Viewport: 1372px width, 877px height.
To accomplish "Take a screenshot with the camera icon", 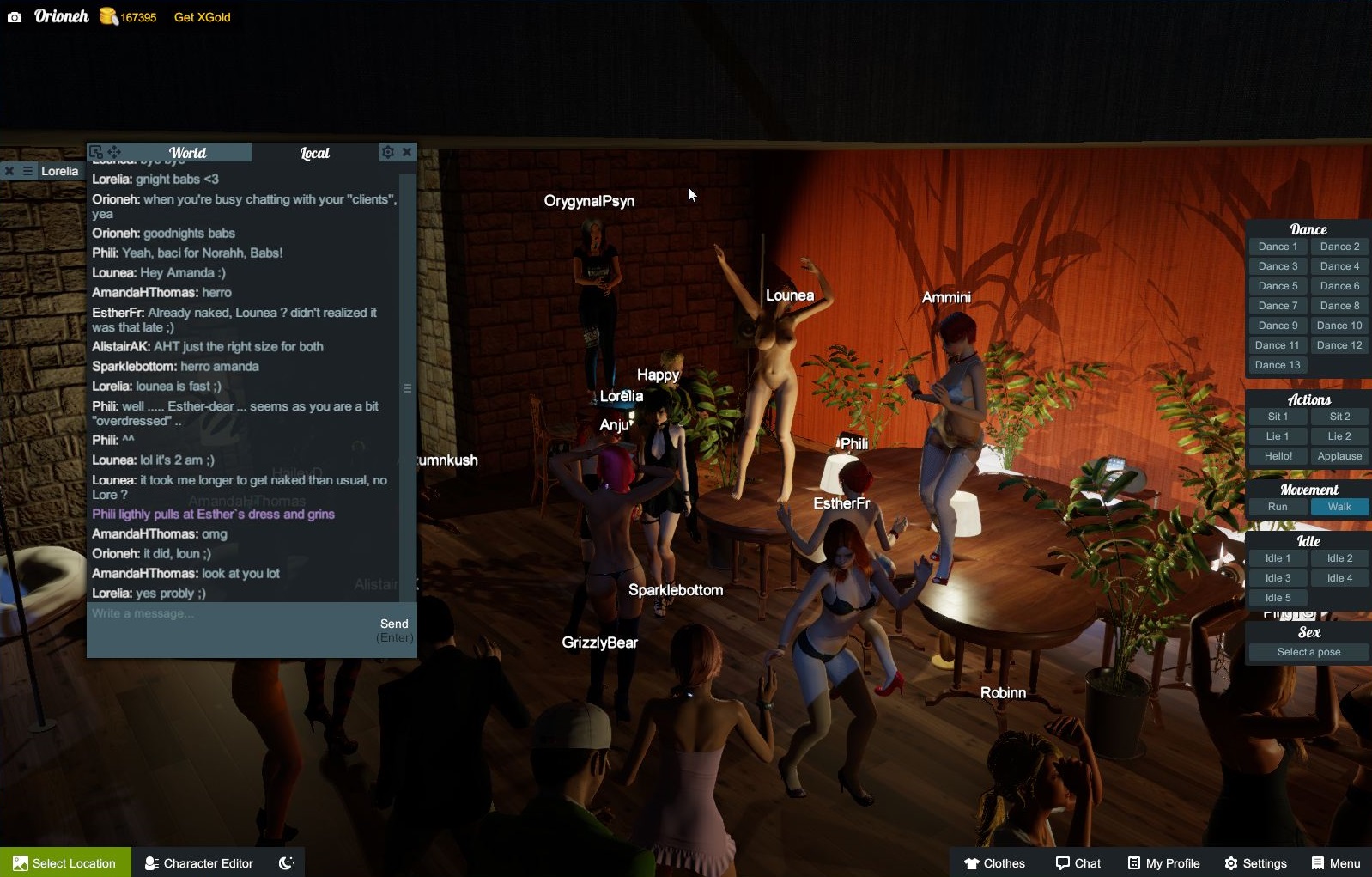I will [15, 17].
